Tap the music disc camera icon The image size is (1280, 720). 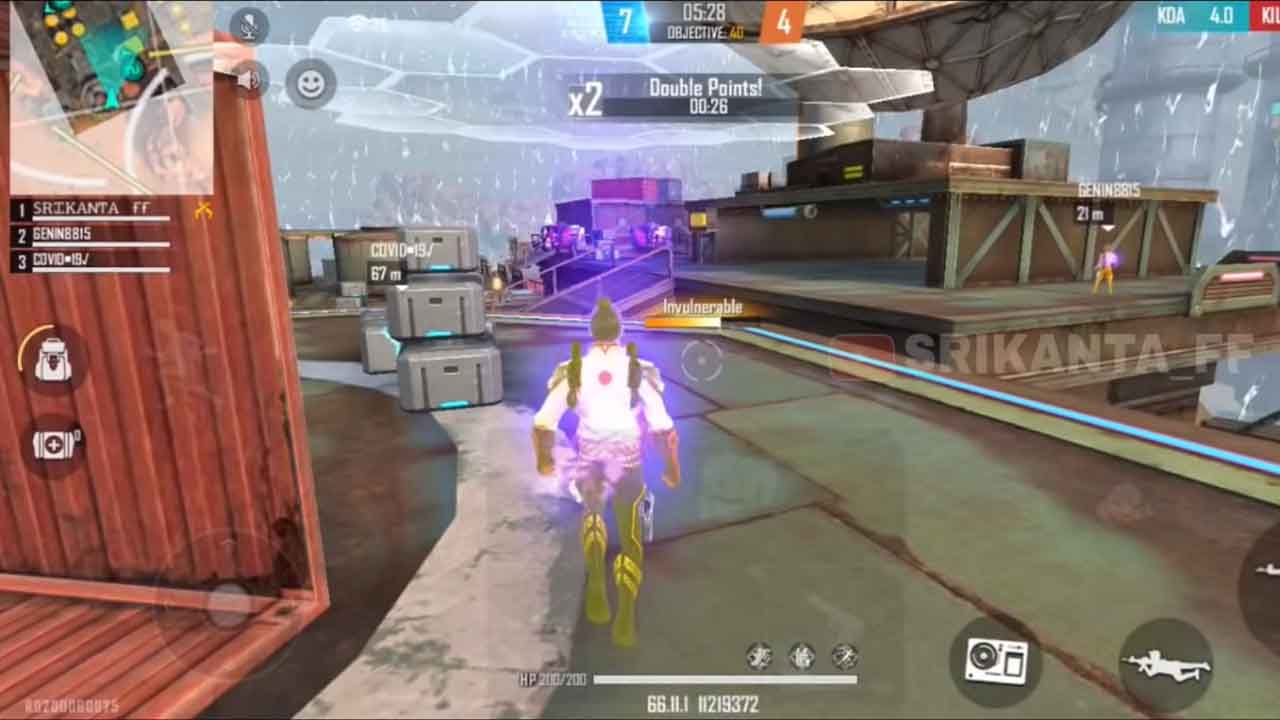tap(998, 660)
